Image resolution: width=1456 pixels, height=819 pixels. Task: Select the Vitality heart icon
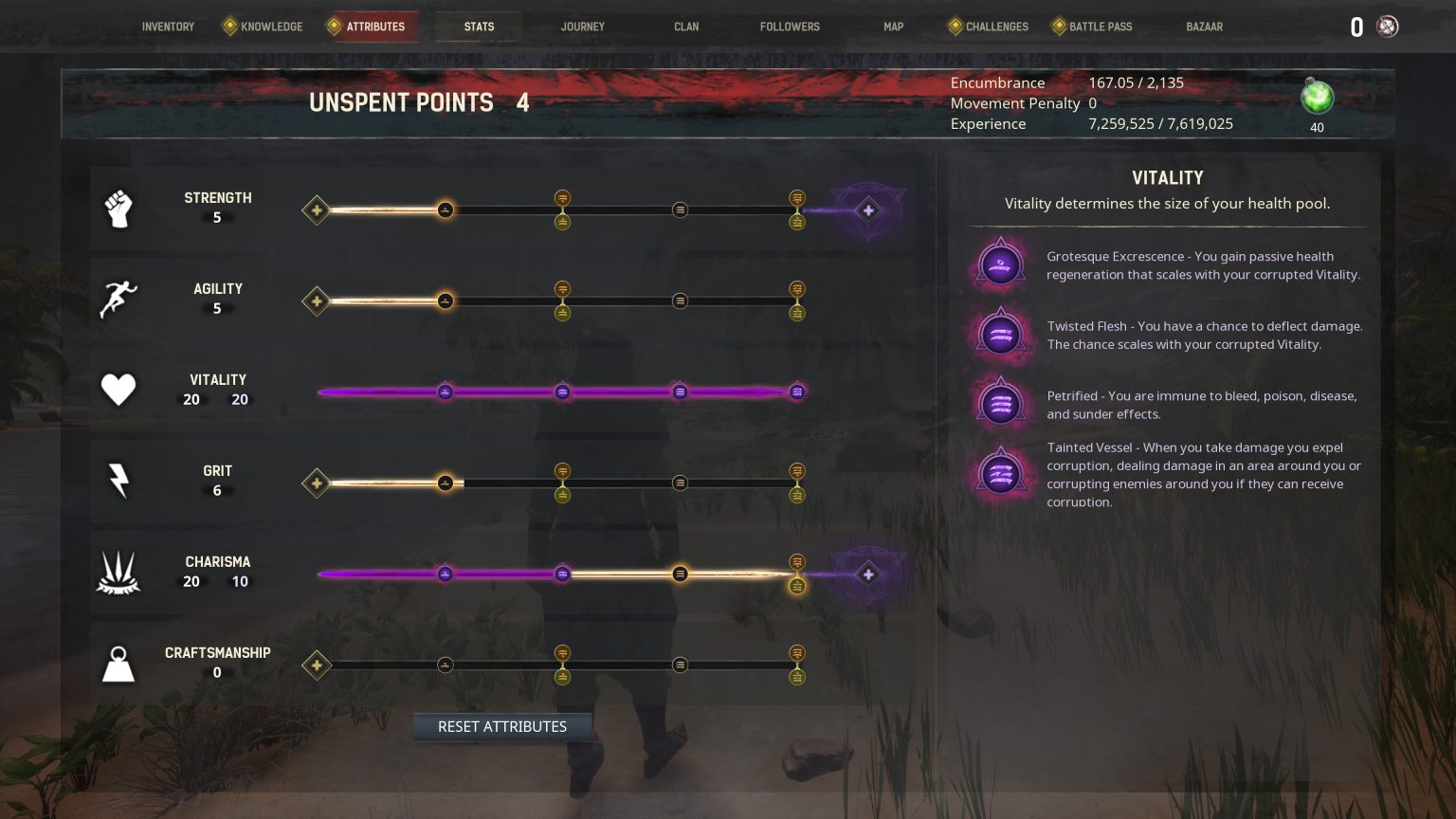118,389
